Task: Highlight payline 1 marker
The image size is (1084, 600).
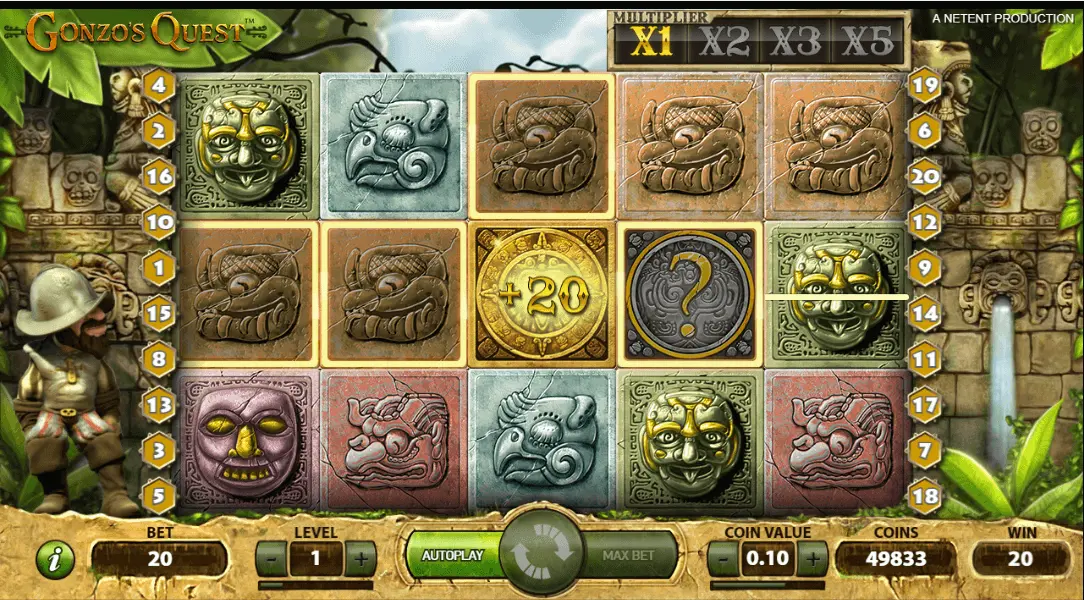Action: (158, 267)
